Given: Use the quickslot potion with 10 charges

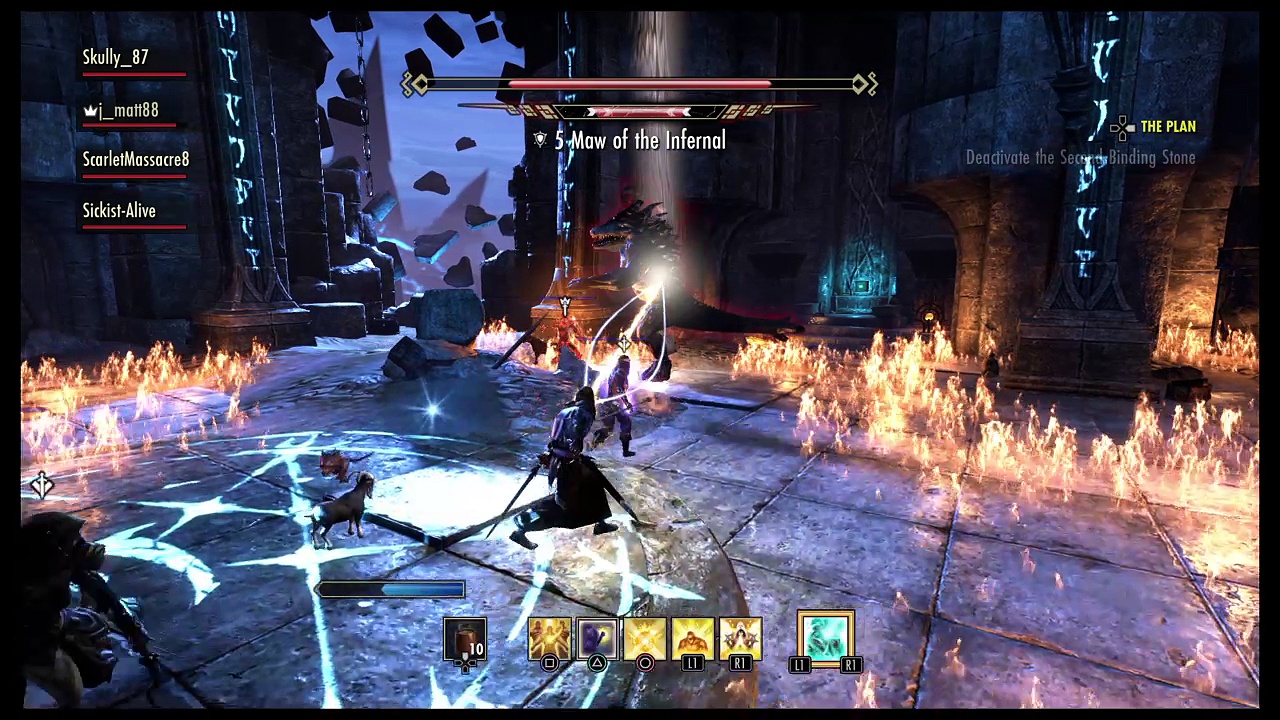Looking at the screenshot, I should tap(465, 640).
